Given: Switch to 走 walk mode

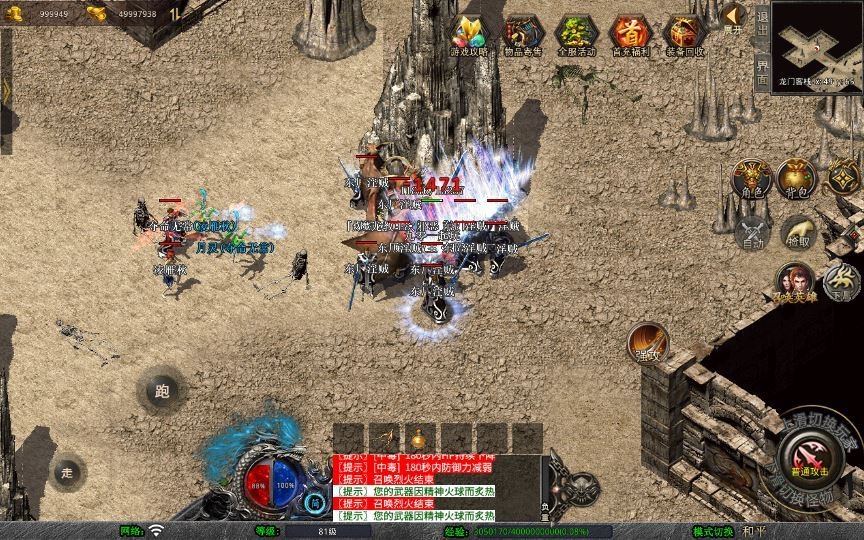Looking at the screenshot, I should 68,472.
